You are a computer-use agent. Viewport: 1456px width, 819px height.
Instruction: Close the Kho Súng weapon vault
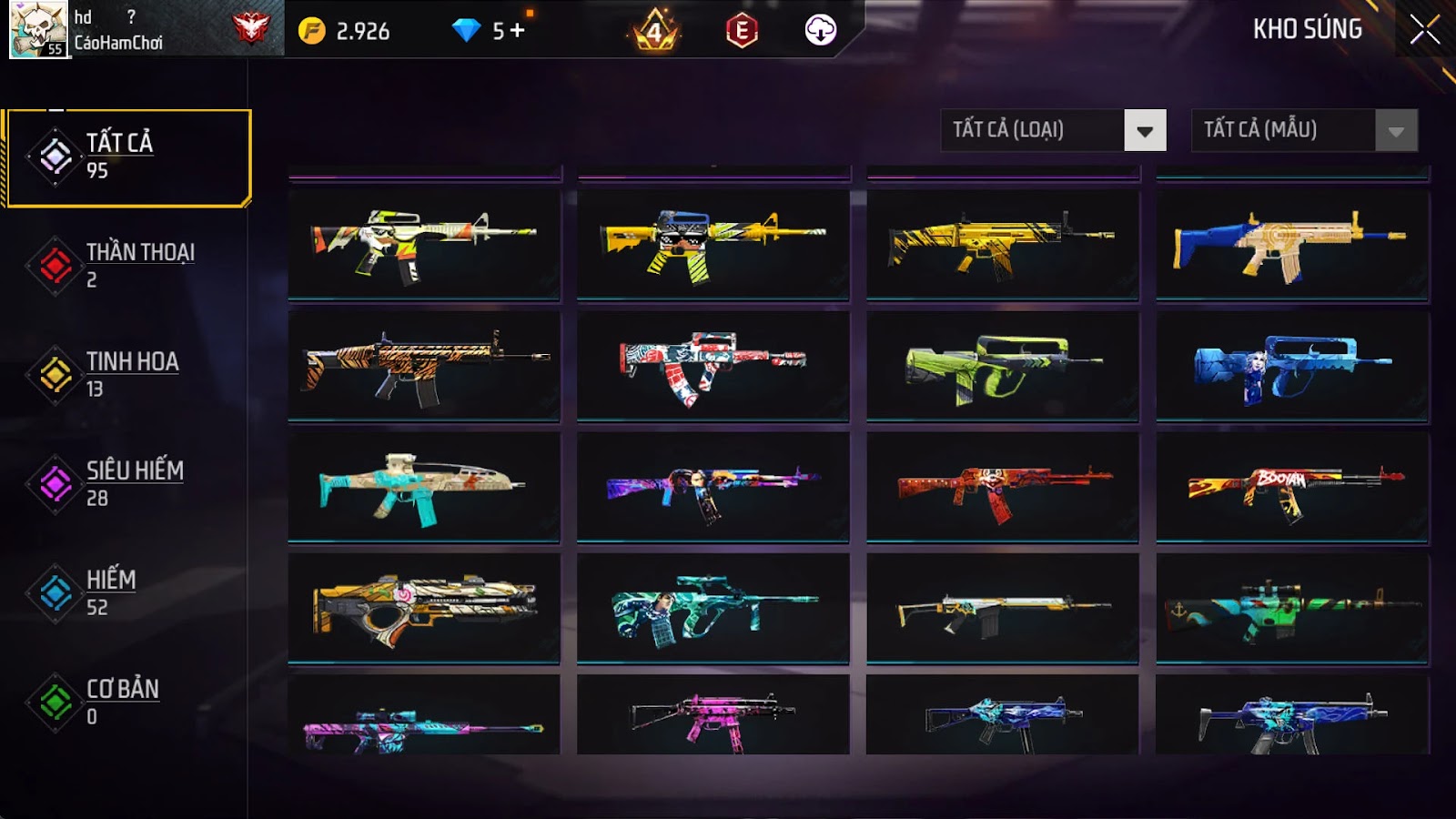pos(1424,30)
